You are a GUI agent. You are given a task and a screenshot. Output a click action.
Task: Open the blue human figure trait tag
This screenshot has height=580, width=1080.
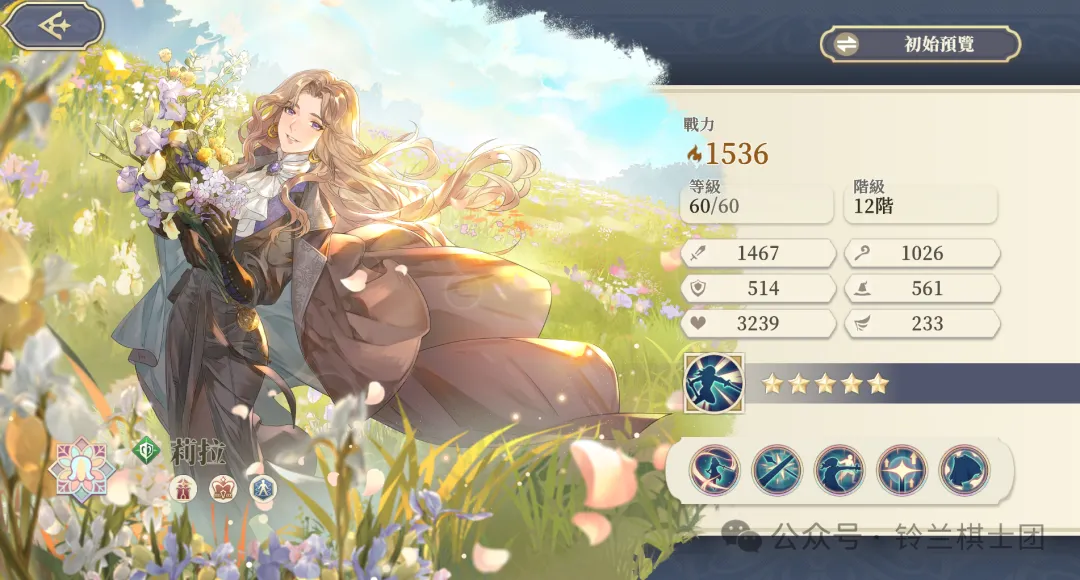pos(263,488)
